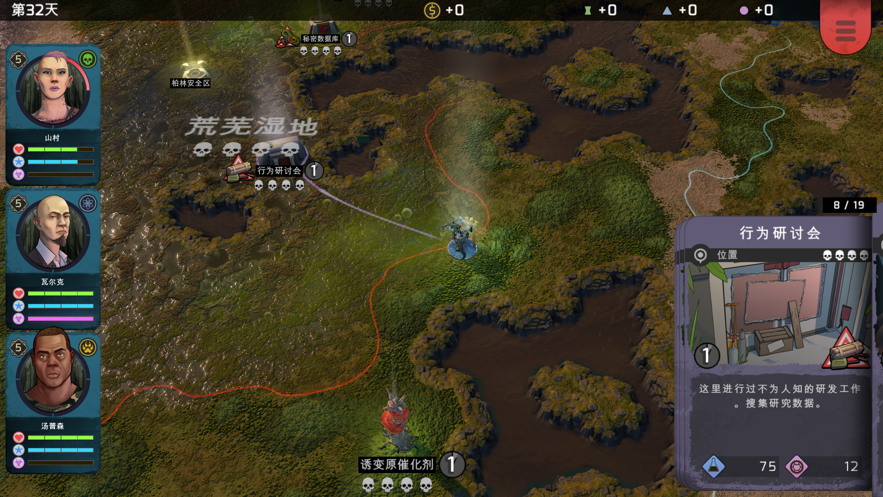Image resolution: width=883 pixels, height=497 pixels.
Task: Choose the 诱变原催化剂 map marker
Action: coord(398,463)
